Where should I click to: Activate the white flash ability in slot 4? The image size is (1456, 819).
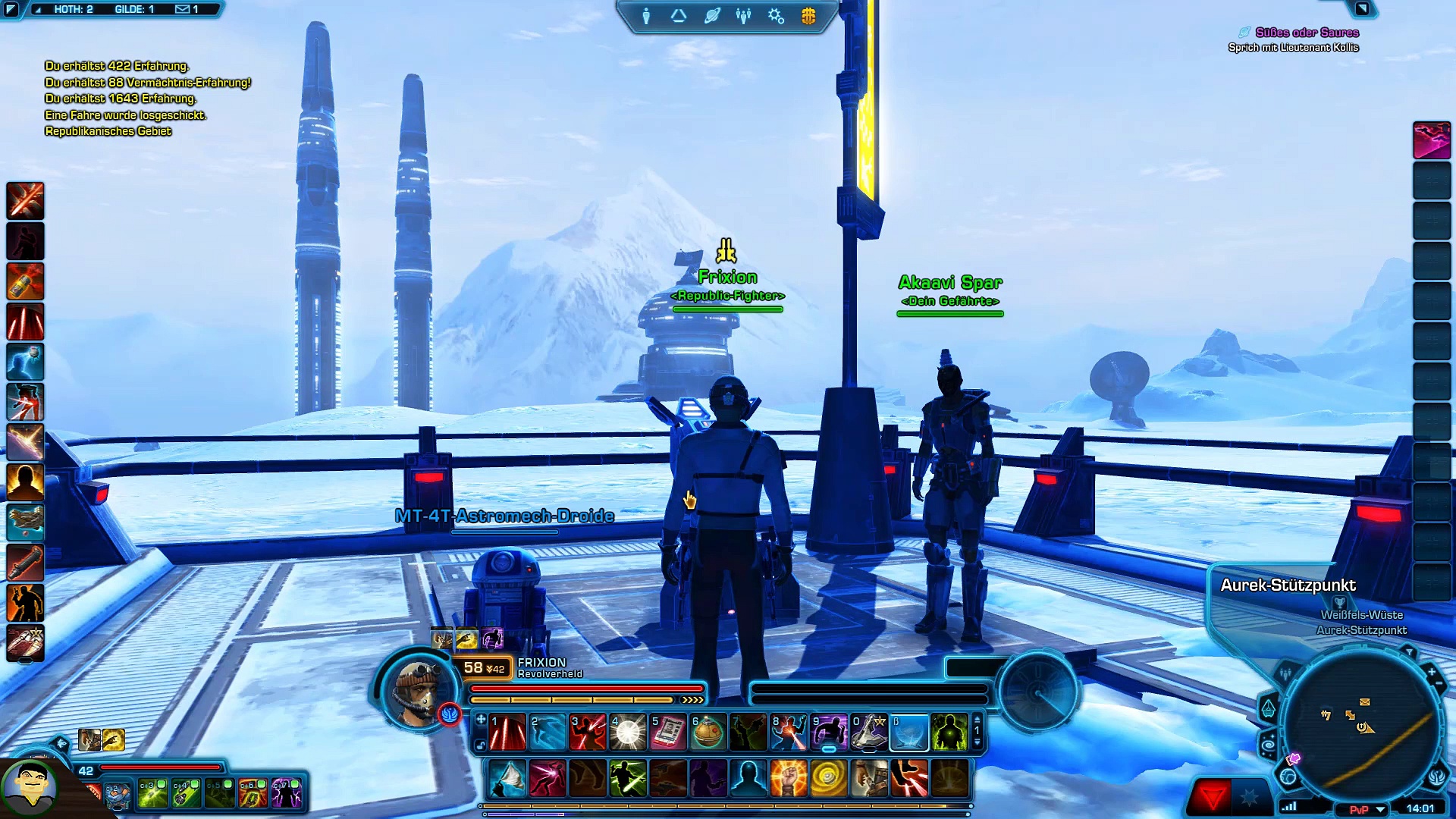[x=628, y=733]
